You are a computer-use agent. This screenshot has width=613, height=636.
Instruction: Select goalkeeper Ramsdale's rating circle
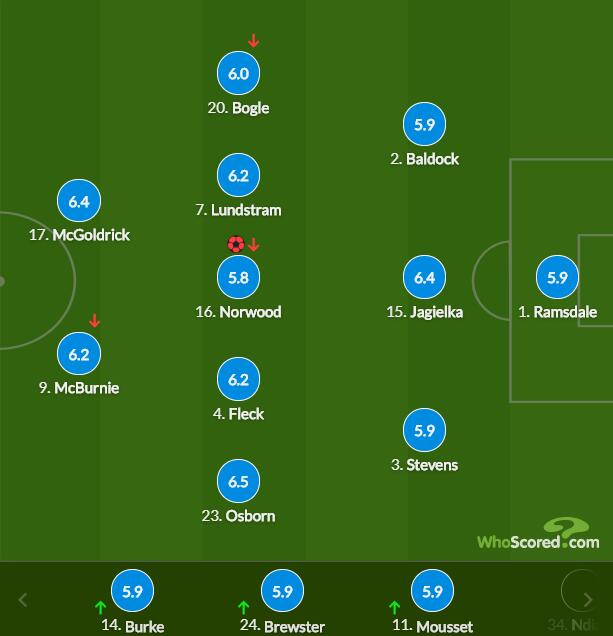pos(557,278)
